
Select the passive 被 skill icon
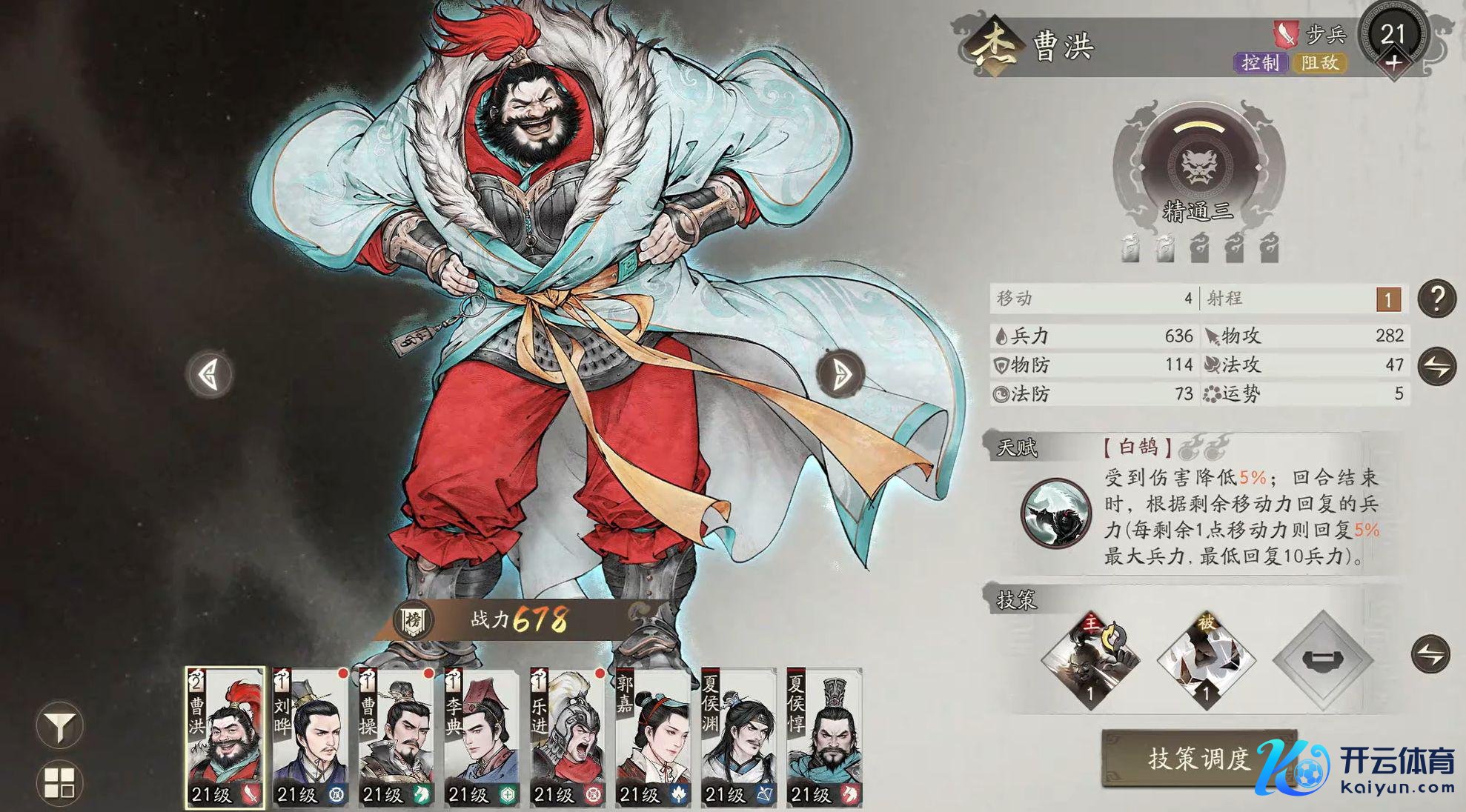pos(1206,659)
